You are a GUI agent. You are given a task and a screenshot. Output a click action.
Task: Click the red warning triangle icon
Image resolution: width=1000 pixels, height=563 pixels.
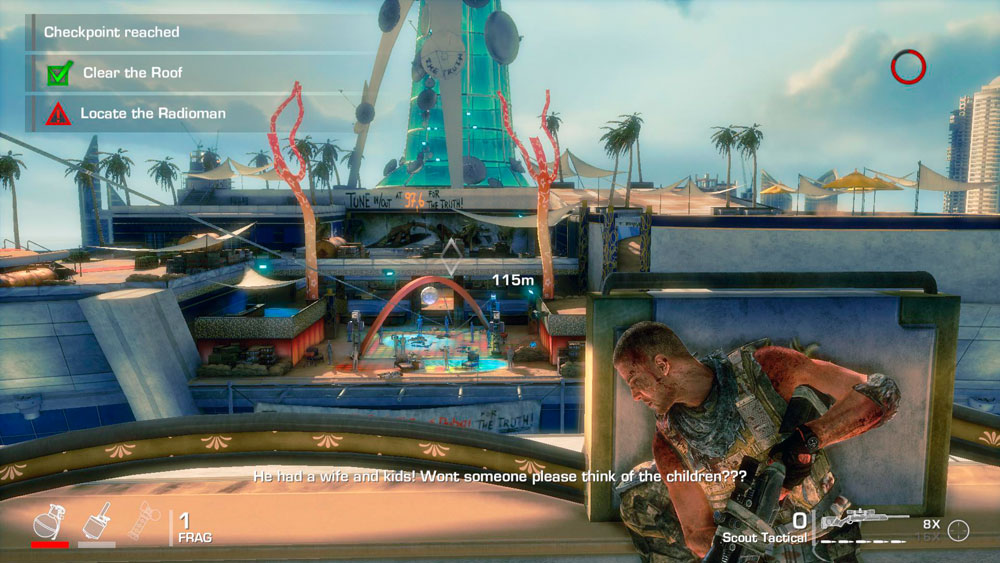click(59, 114)
